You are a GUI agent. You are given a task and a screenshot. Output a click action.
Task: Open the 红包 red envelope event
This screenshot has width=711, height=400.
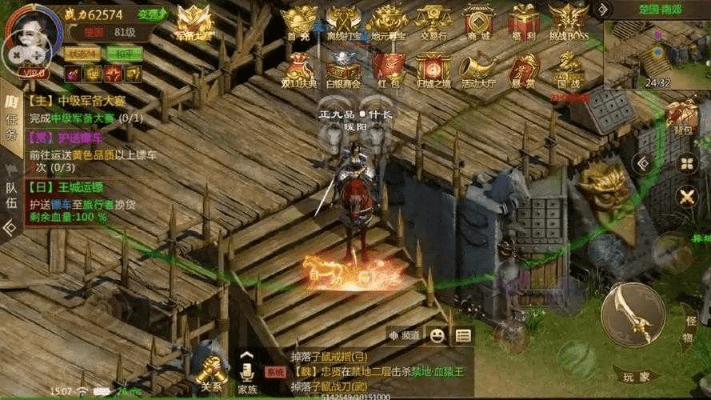tap(388, 68)
